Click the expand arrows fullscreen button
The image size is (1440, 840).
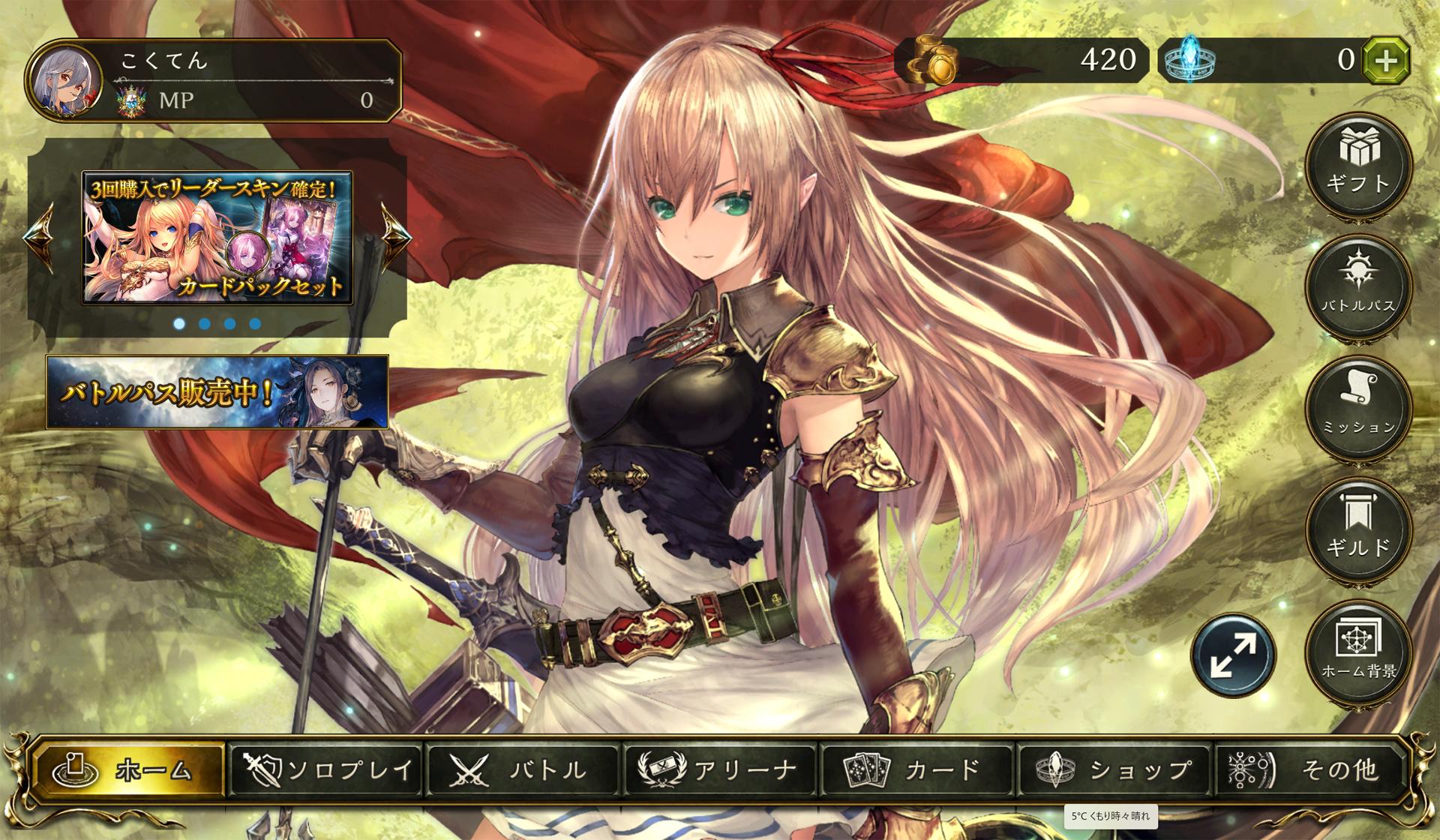[1233, 655]
